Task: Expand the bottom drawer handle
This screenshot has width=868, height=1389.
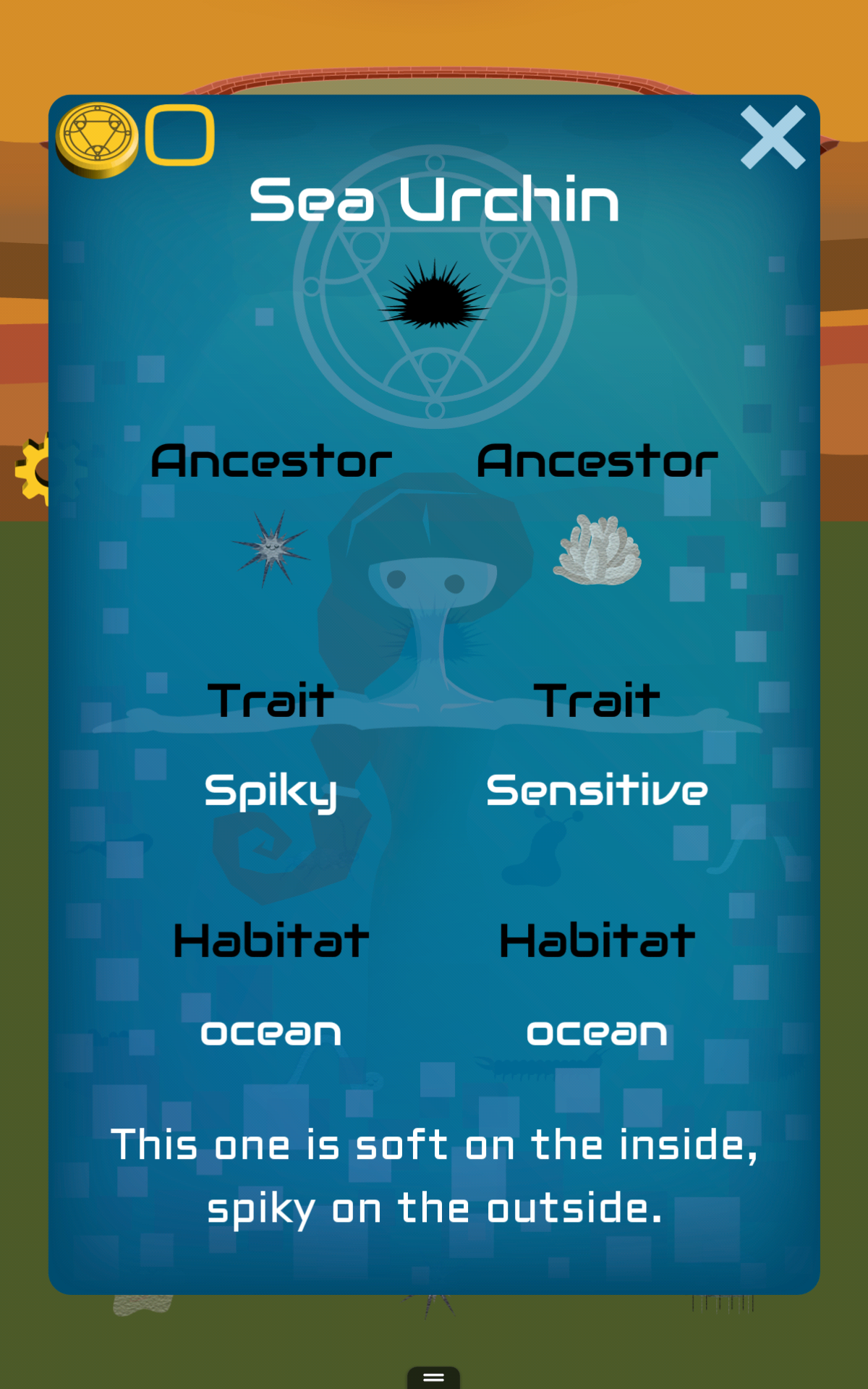Action: tap(433, 1377)
